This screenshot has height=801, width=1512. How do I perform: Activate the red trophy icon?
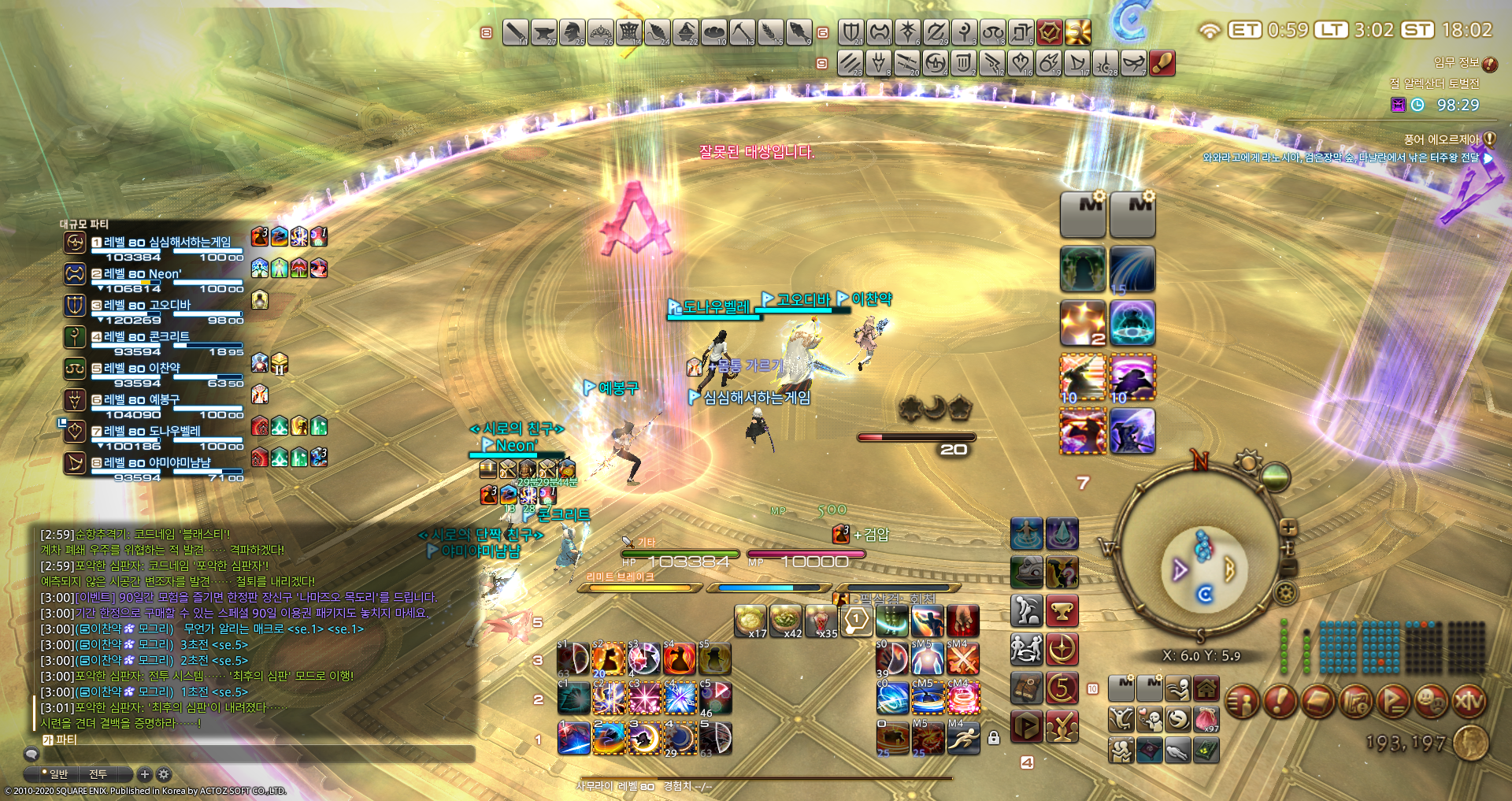(1062, 611)
